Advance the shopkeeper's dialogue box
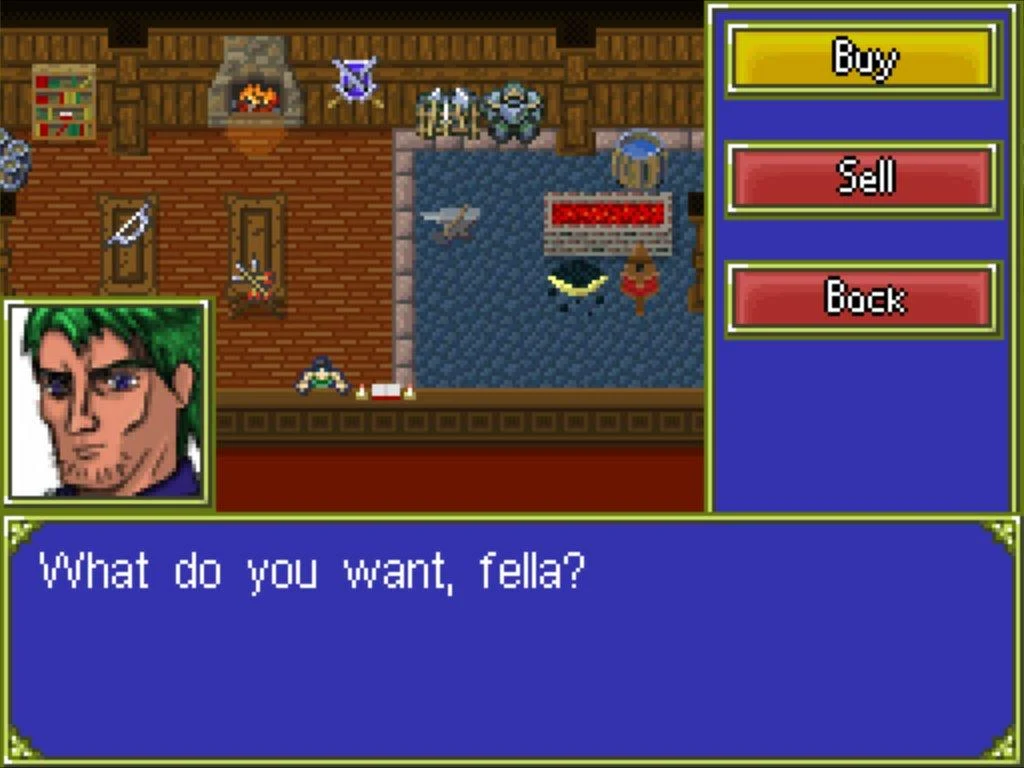Viewport: 1024px width, 768px height. pos(511,640)
